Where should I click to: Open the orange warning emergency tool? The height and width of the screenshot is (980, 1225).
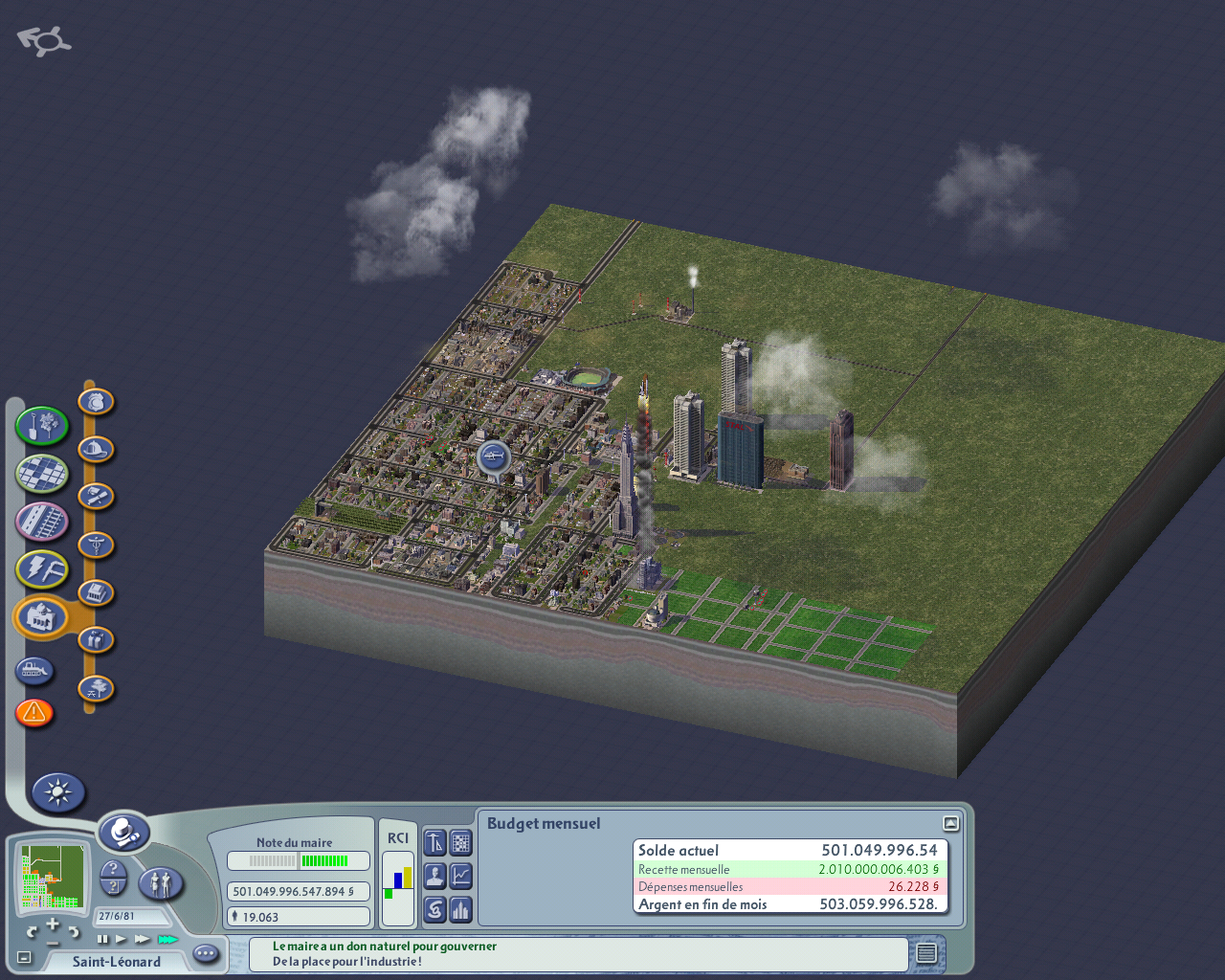pos(34,712)
